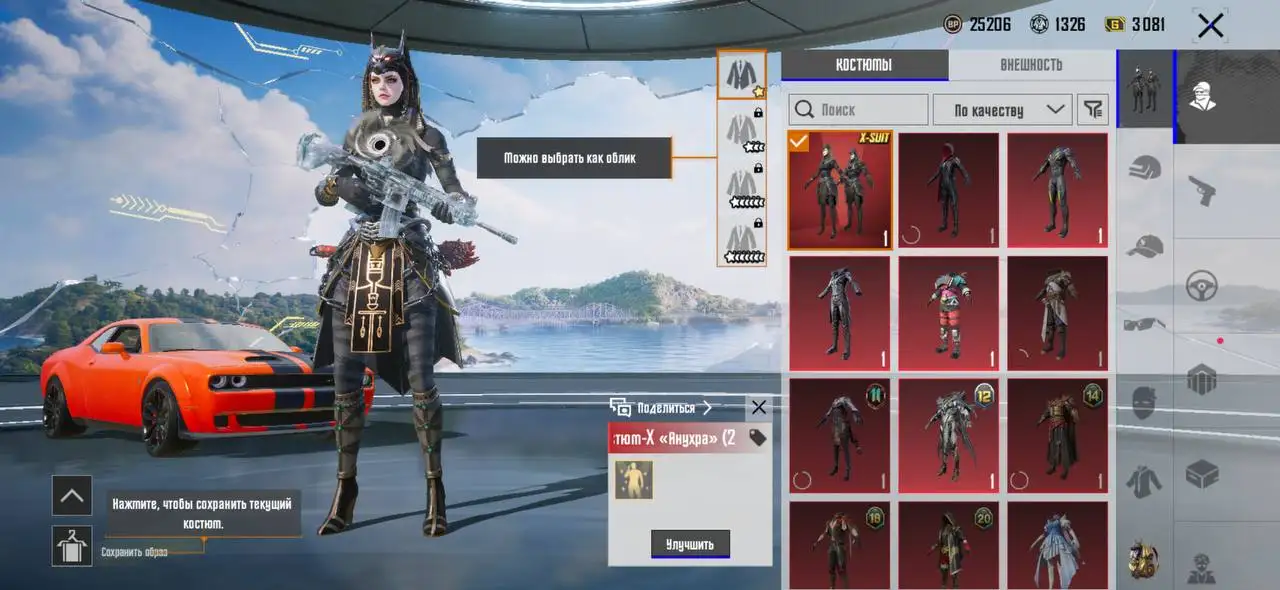Close the wardrobe with the top X
Screen dimensions: 1280x590
click(x=1210, y=26)
